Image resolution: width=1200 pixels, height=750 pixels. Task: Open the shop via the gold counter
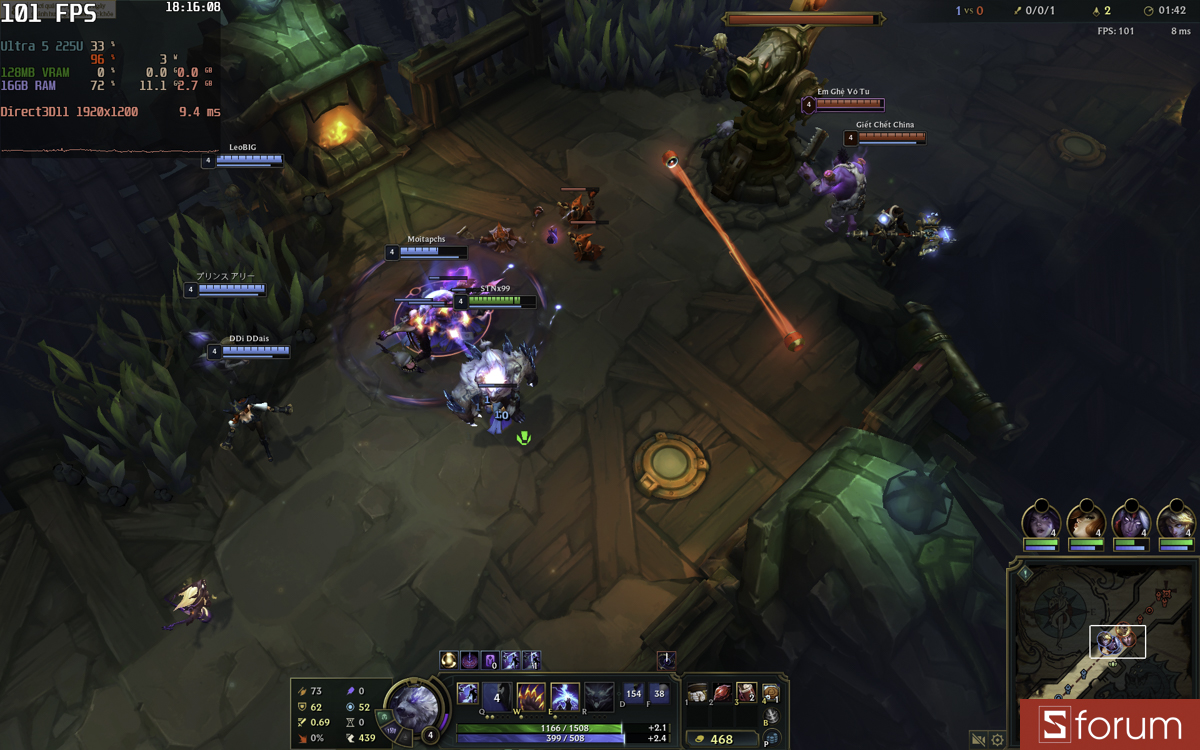[x=720, y=739]
